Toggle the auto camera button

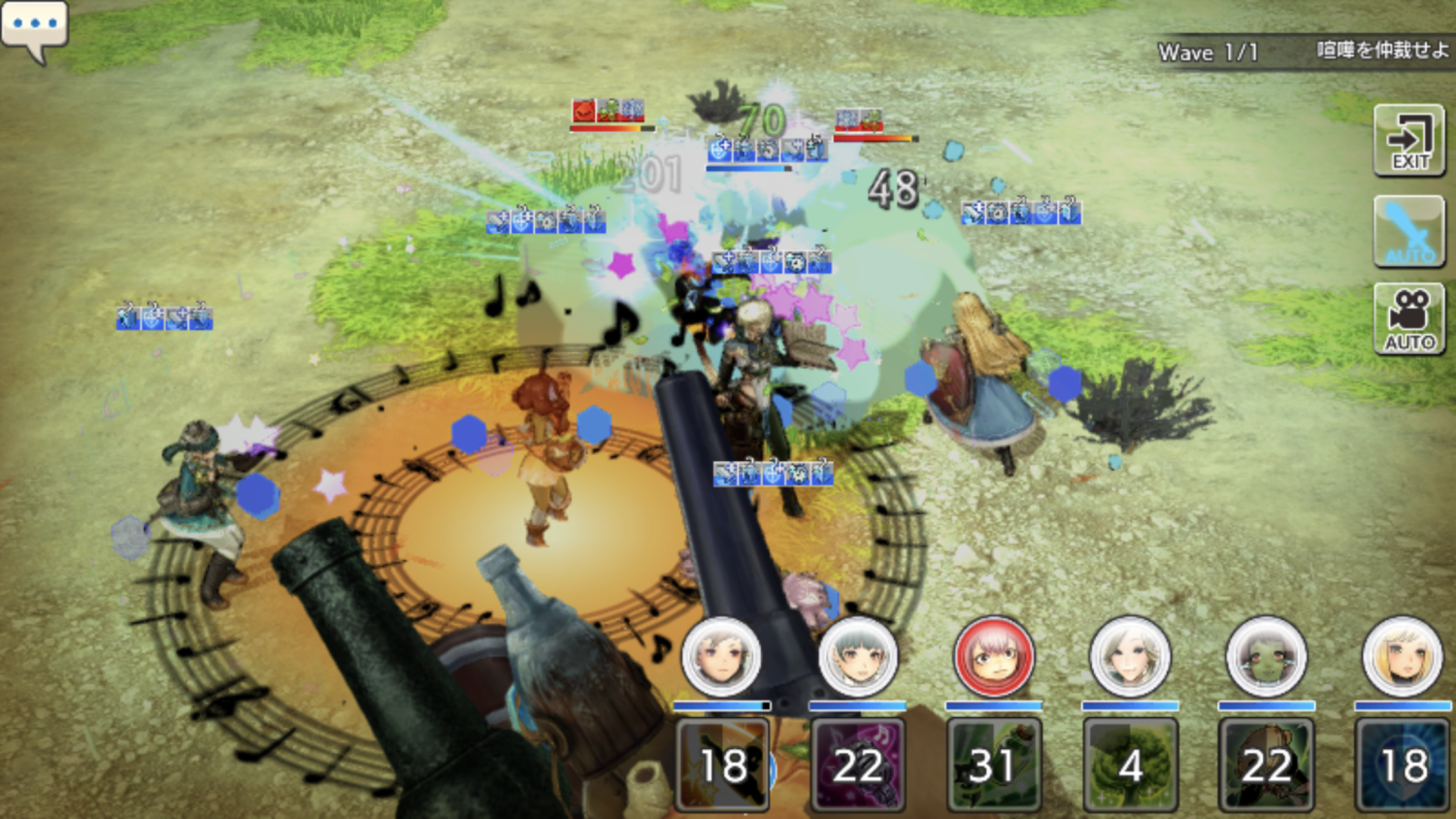pos(1409,319)
